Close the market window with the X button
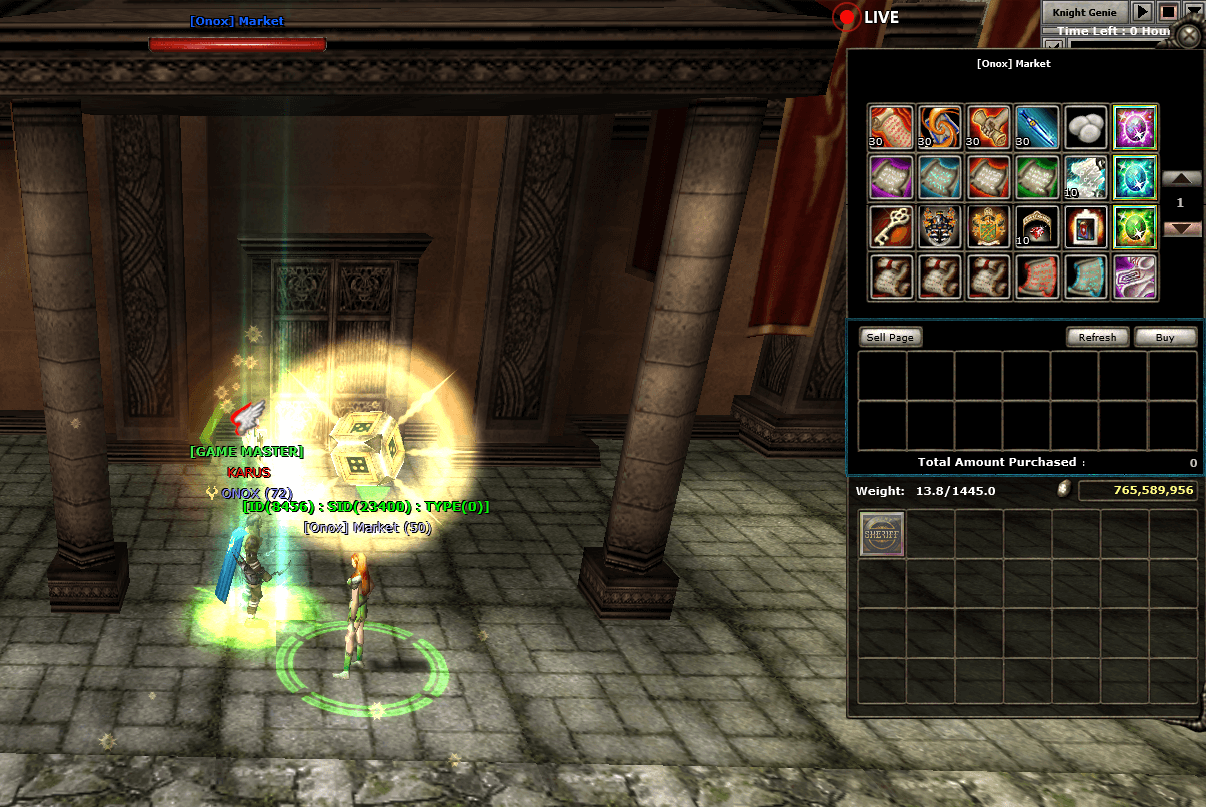The height and width of the screenshot is (807, 1206). tap(1188, 36)
